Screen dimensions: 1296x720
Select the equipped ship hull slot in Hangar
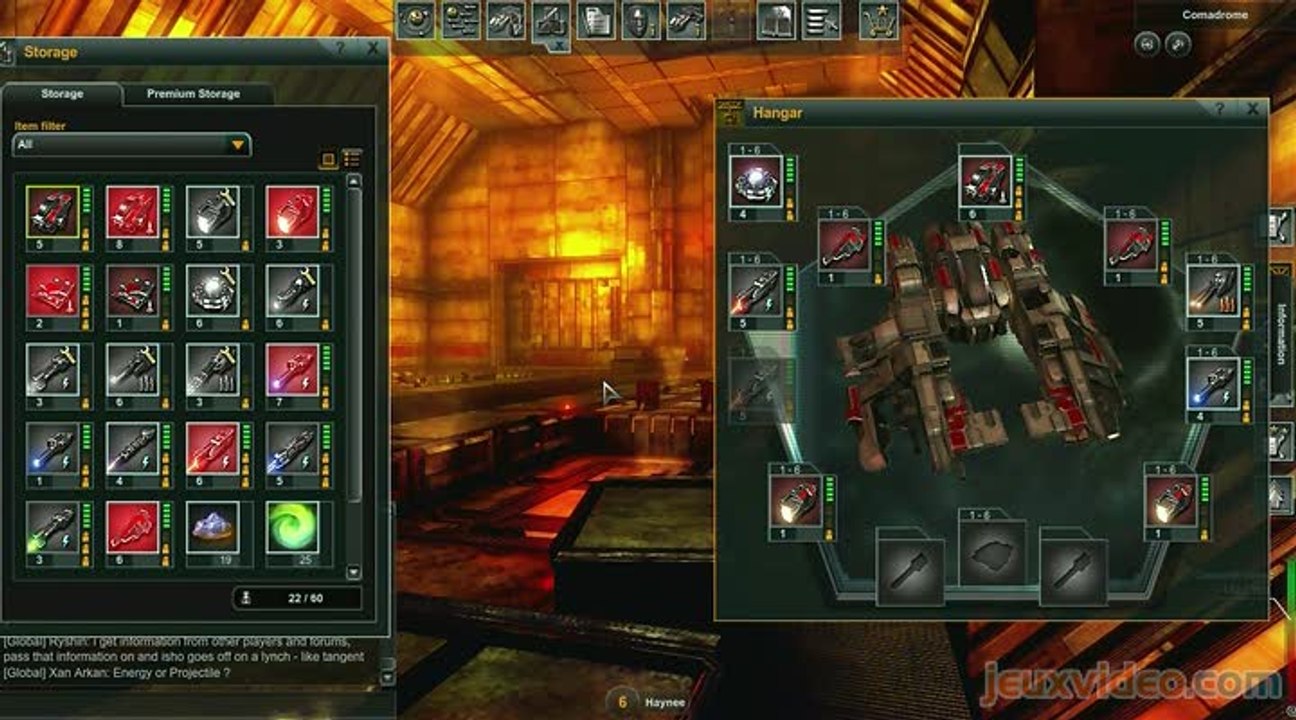984,182
